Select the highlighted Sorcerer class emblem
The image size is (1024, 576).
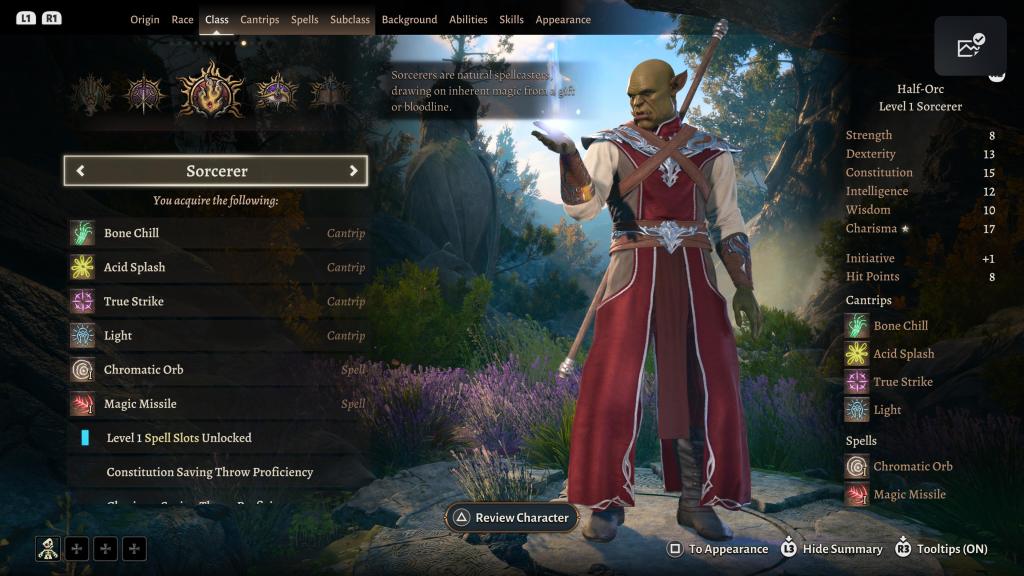pos(211,92)
